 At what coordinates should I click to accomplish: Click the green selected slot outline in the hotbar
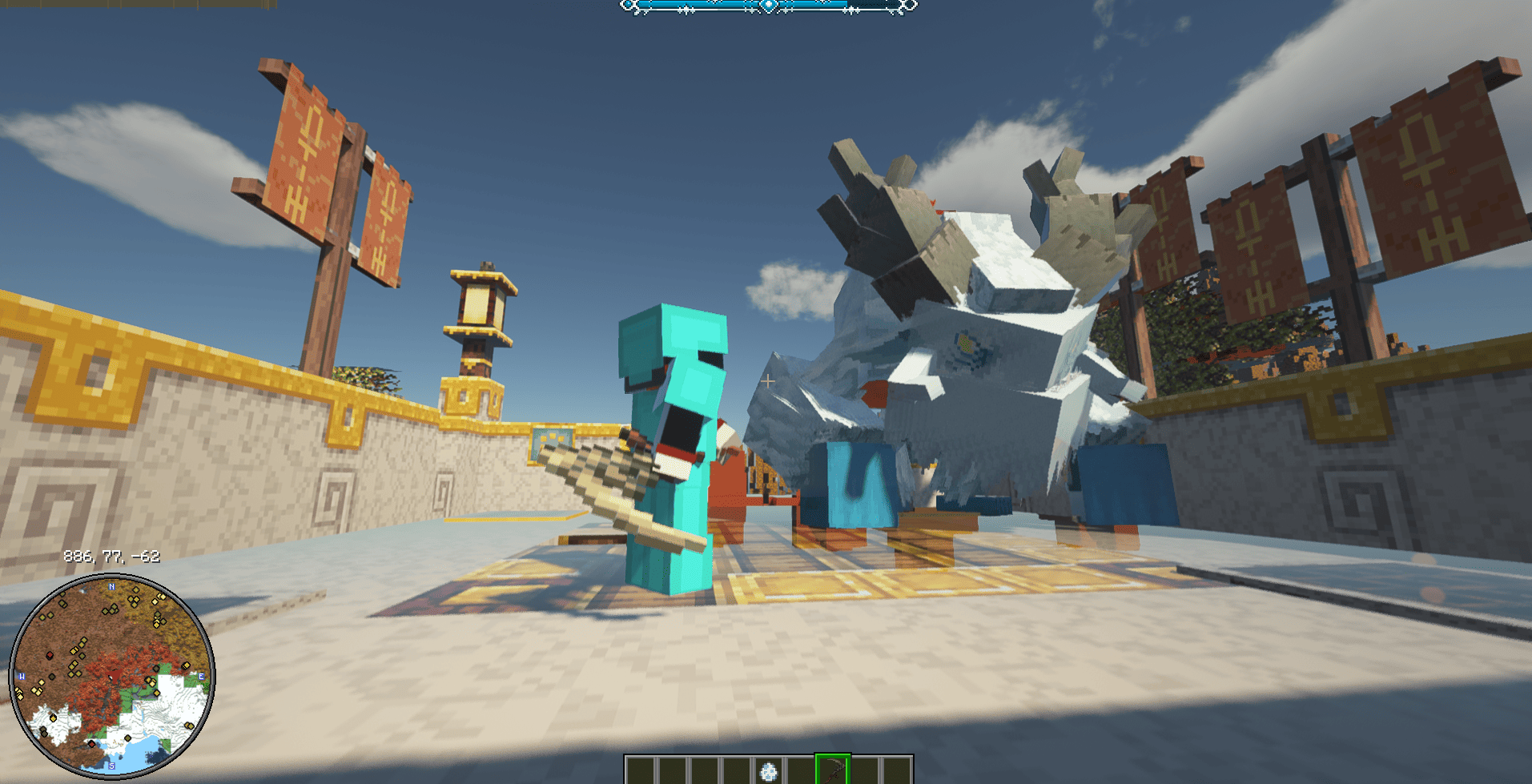832,769
